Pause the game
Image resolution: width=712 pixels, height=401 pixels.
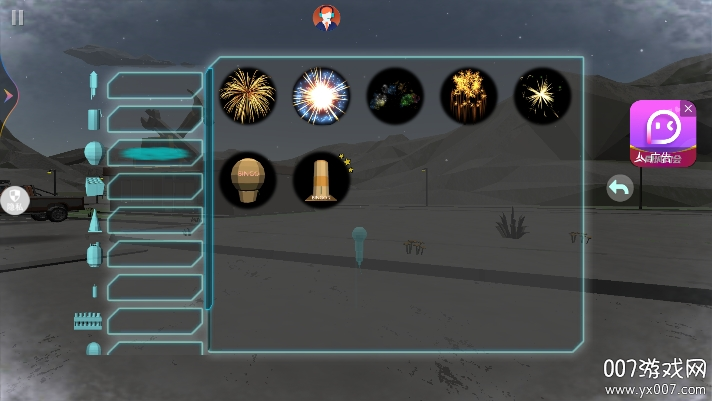(17, 17)
